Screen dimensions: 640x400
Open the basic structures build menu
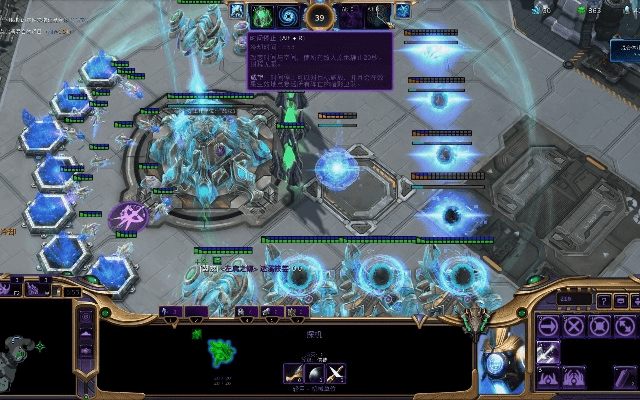click(x=547, y=377)
